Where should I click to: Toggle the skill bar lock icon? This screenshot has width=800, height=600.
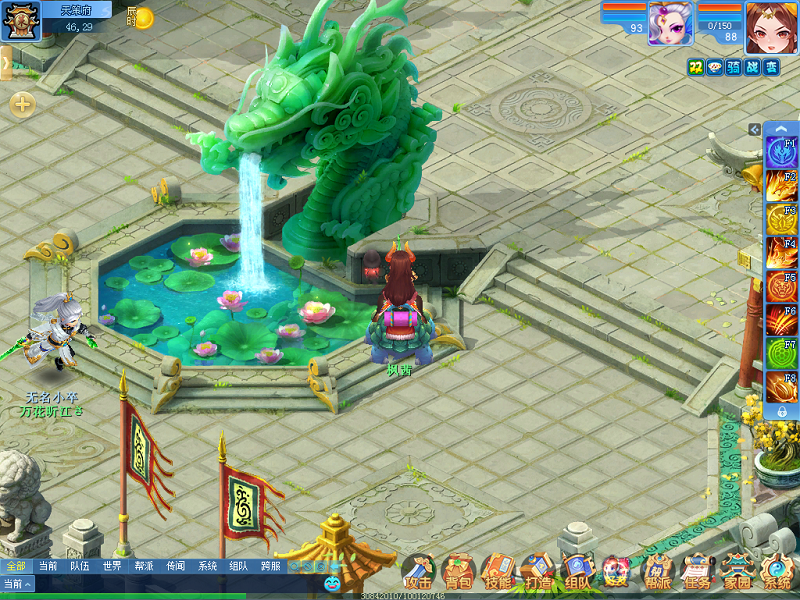(781, 411)
